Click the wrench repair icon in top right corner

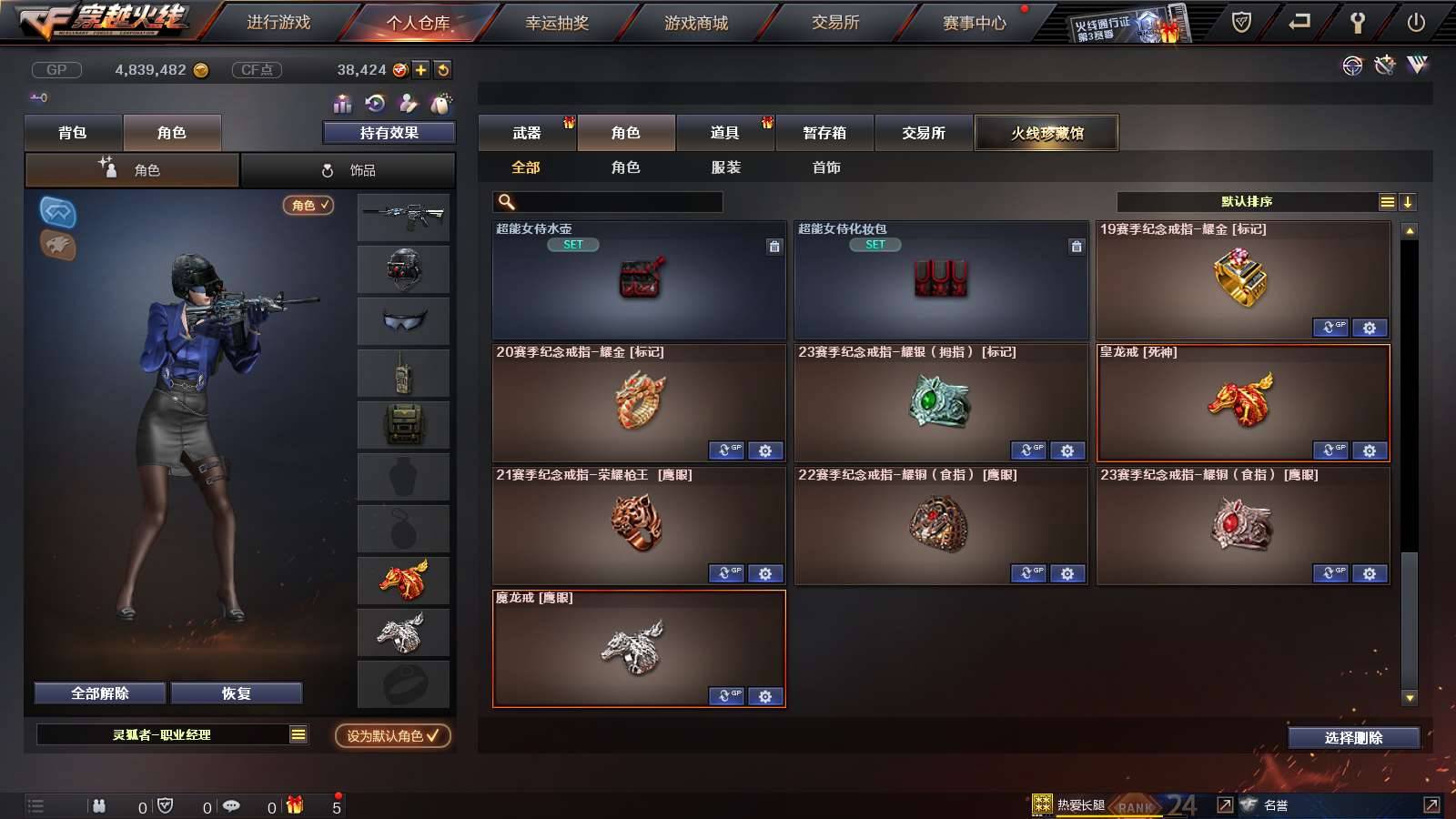point(1384,66)
